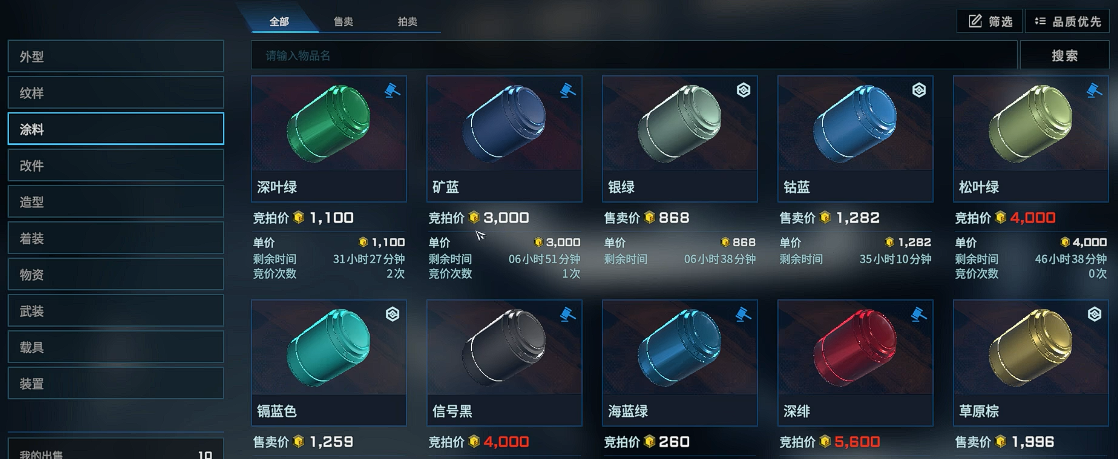
Task: Open the 改件 category
Action: (116, 165)
